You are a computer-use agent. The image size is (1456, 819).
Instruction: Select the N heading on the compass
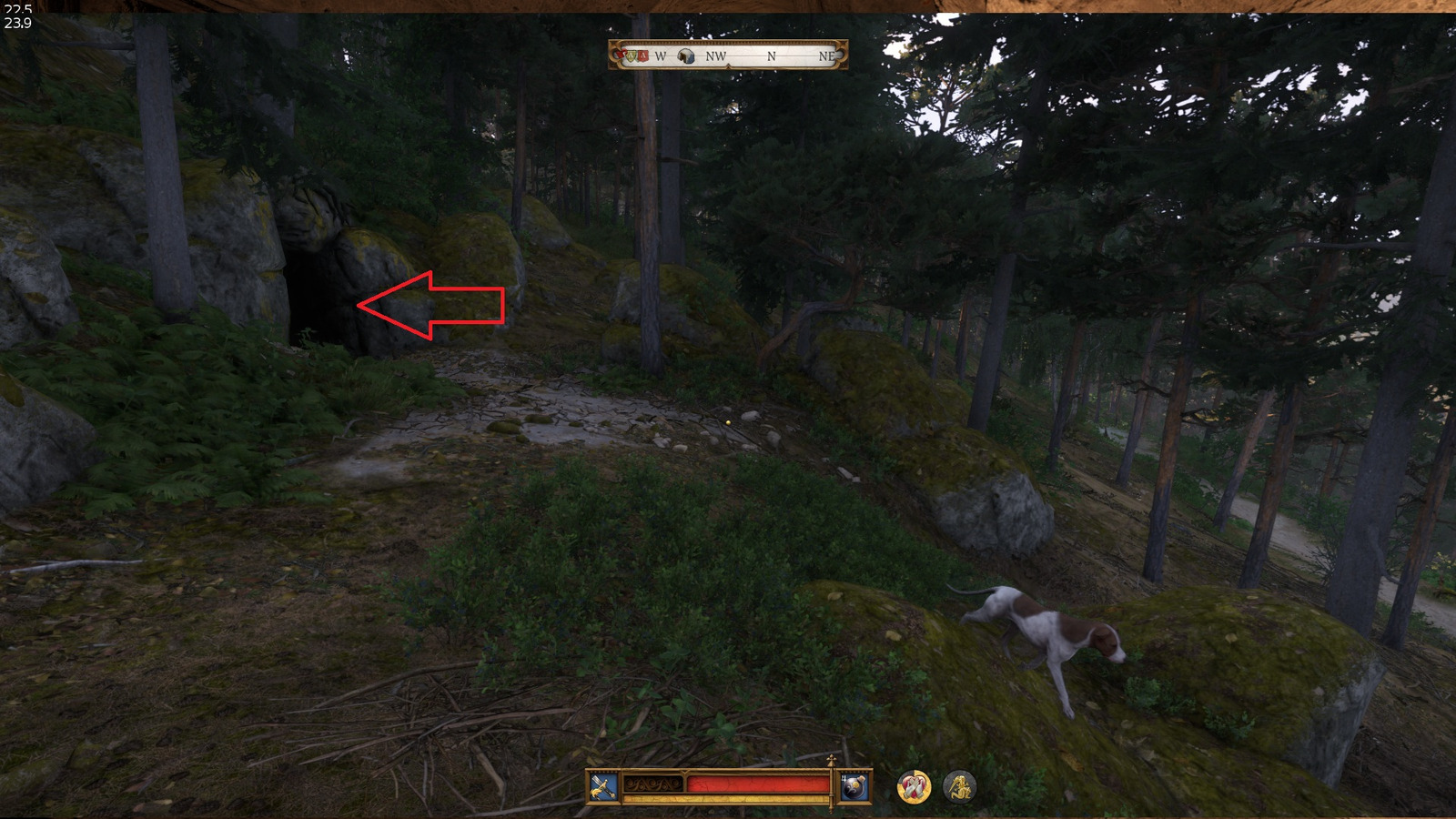[771, 57]
